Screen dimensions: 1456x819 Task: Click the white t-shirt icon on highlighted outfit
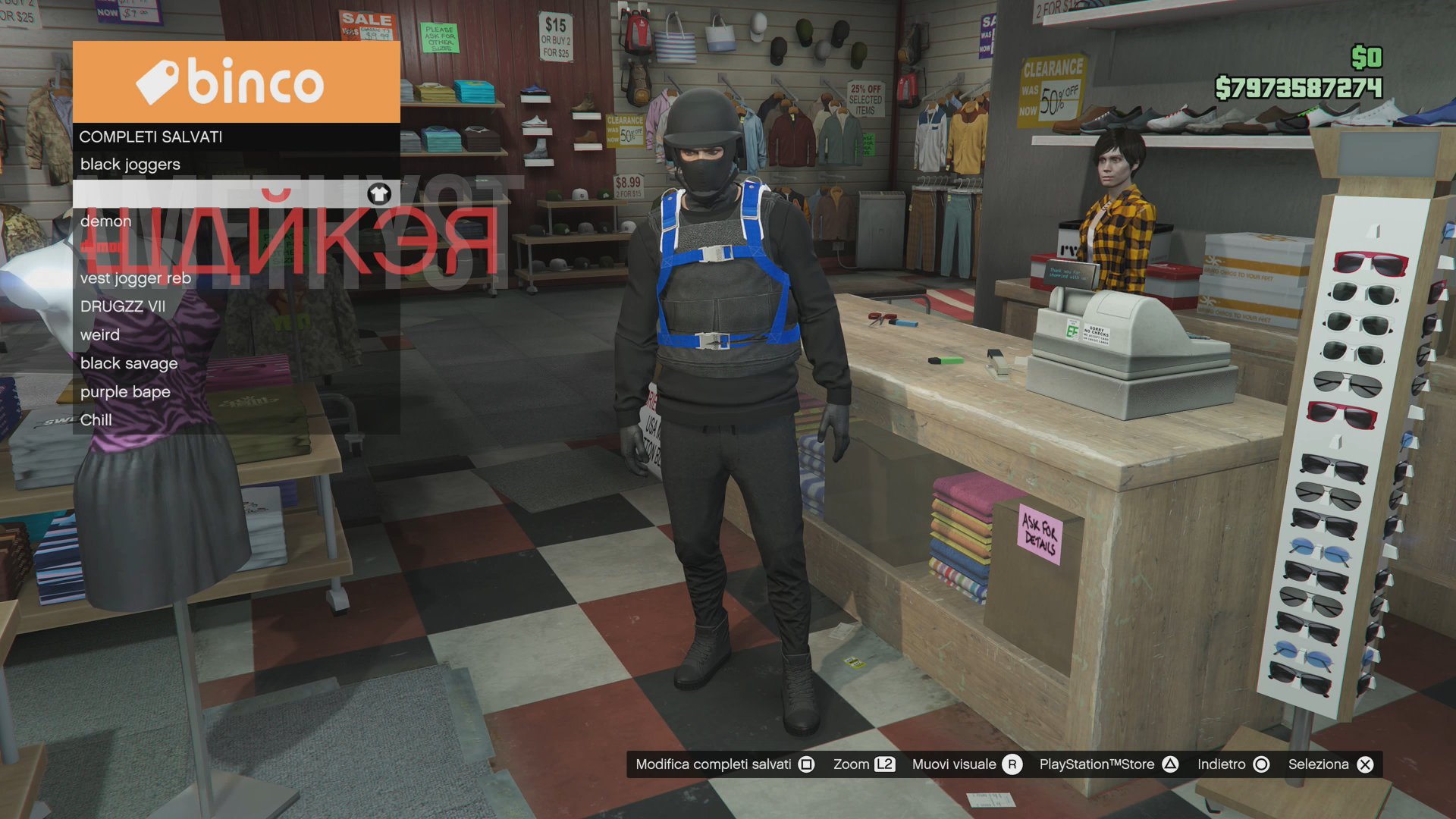(x=379, y=195)
